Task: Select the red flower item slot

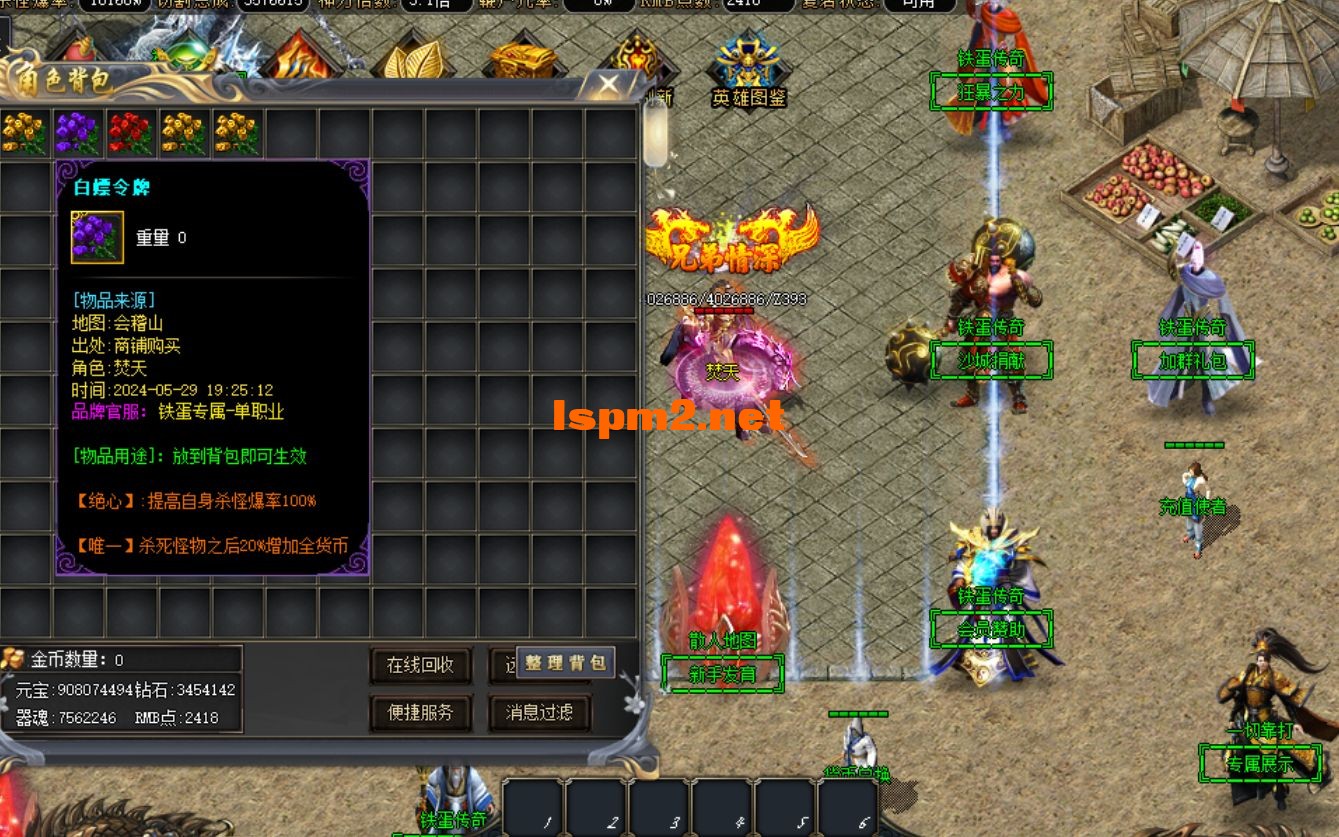Action: [130, 134]
